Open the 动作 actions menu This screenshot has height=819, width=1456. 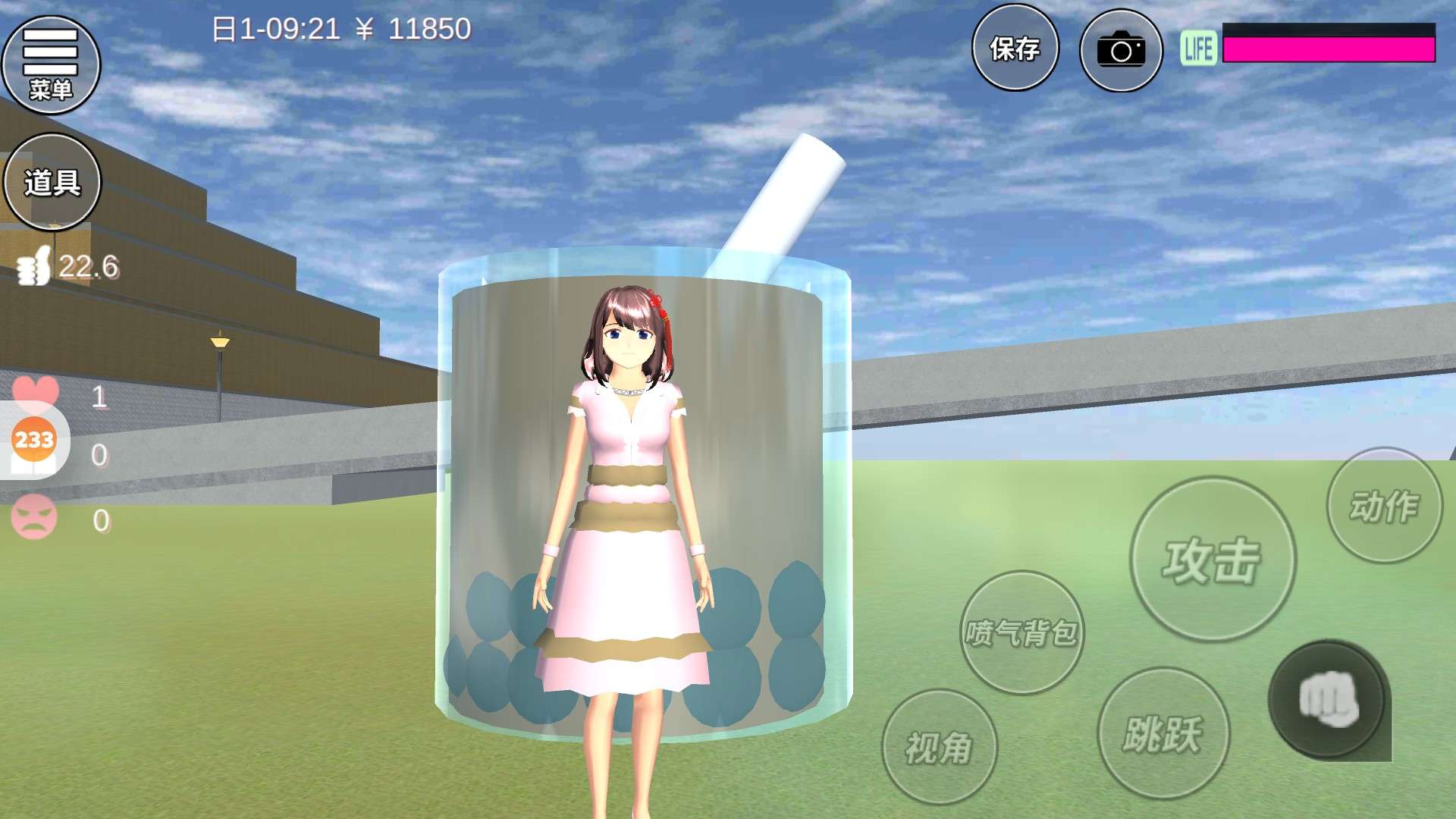(1384, 506)
